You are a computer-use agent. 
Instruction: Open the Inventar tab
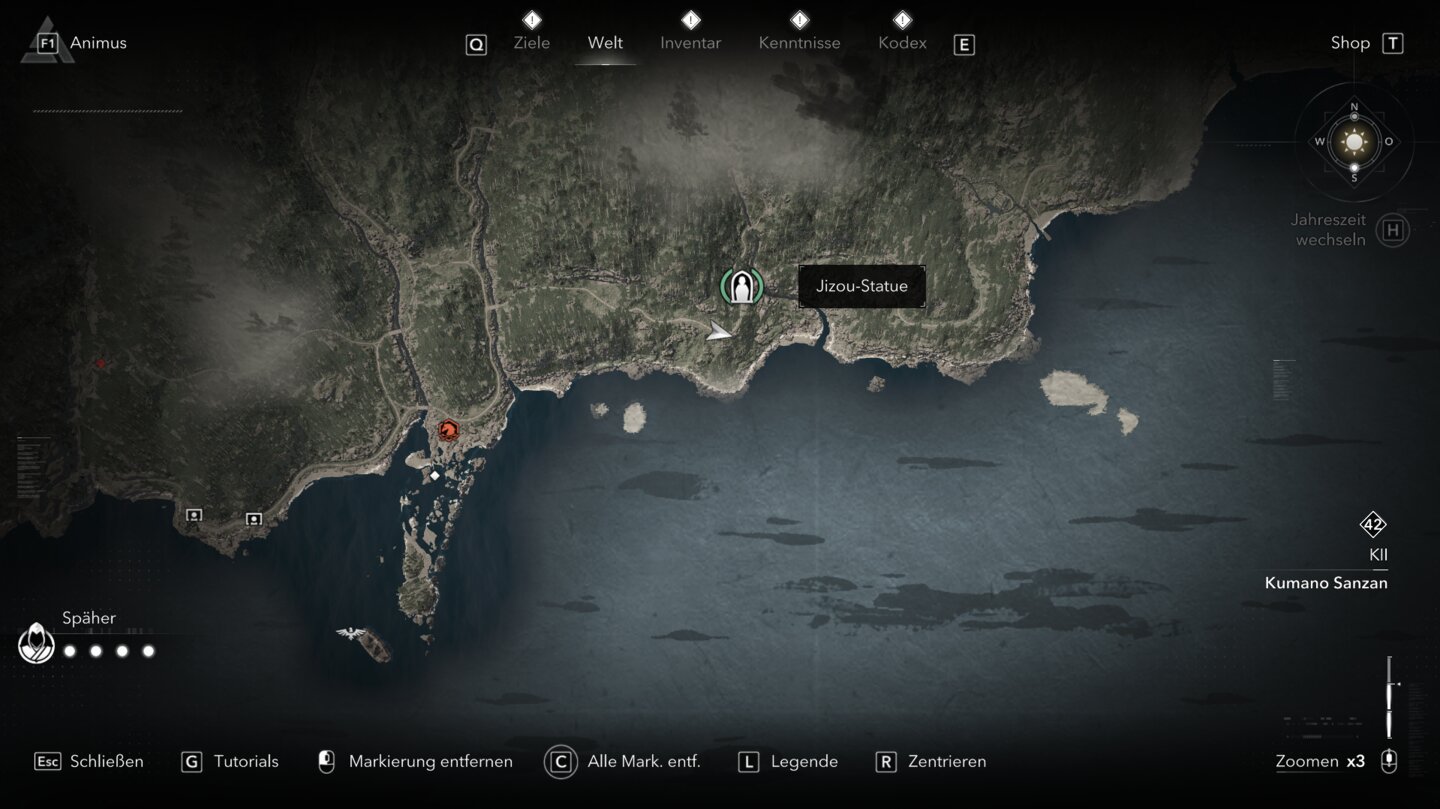[690, 43]
